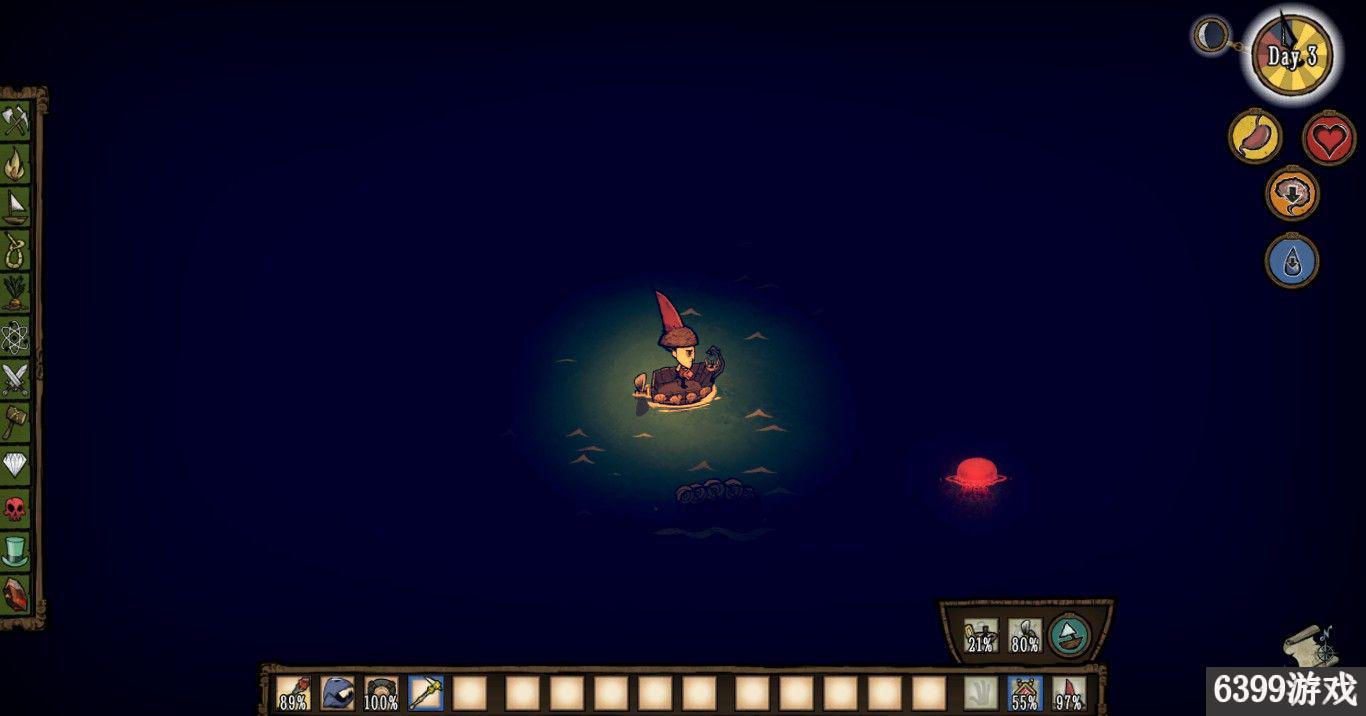Pick the blue item in the inventory bar
Screen dimensions: 1366x716
[338, 692]
